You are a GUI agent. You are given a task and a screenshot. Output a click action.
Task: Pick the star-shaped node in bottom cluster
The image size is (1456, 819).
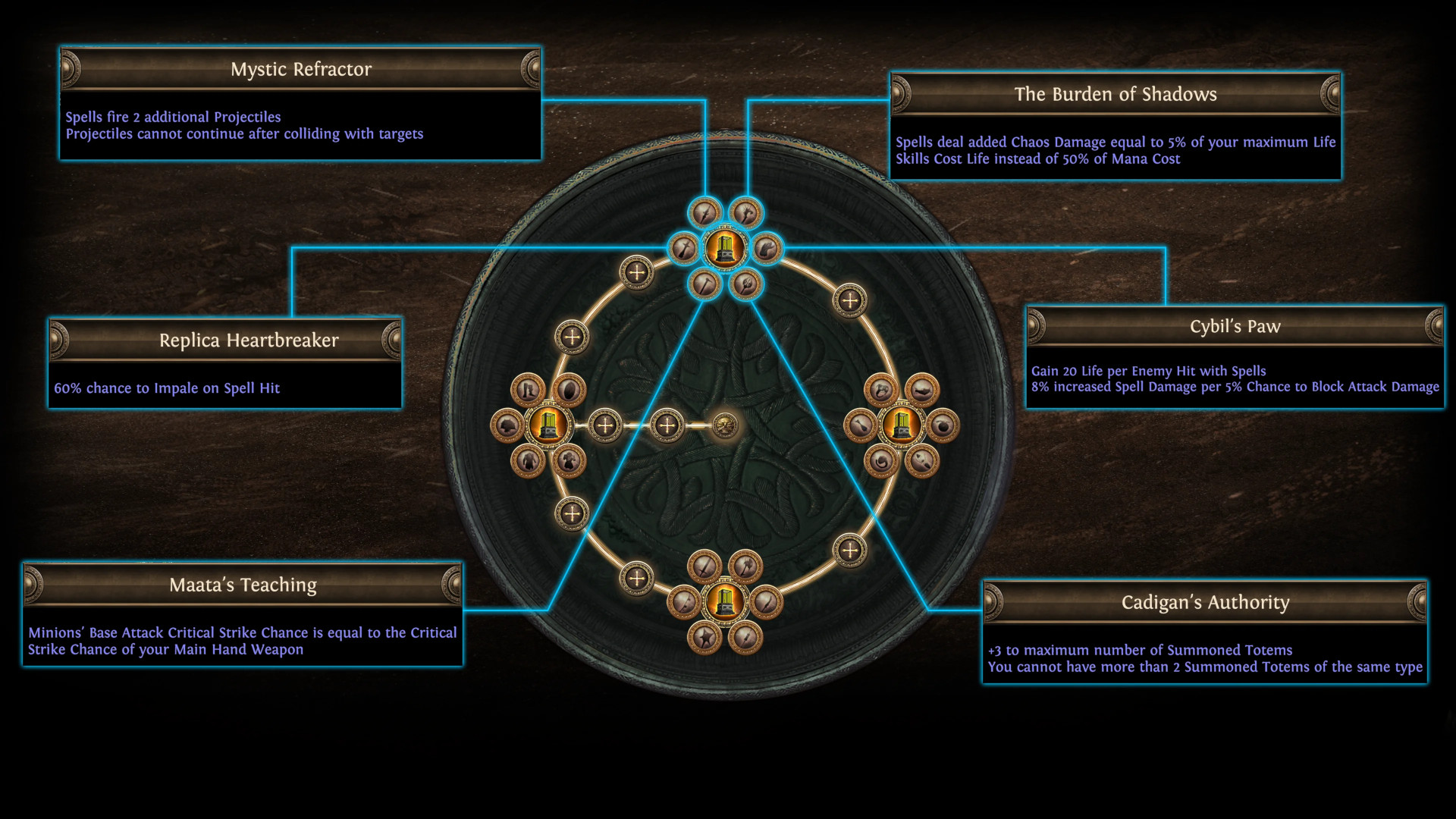pos(704,637)
